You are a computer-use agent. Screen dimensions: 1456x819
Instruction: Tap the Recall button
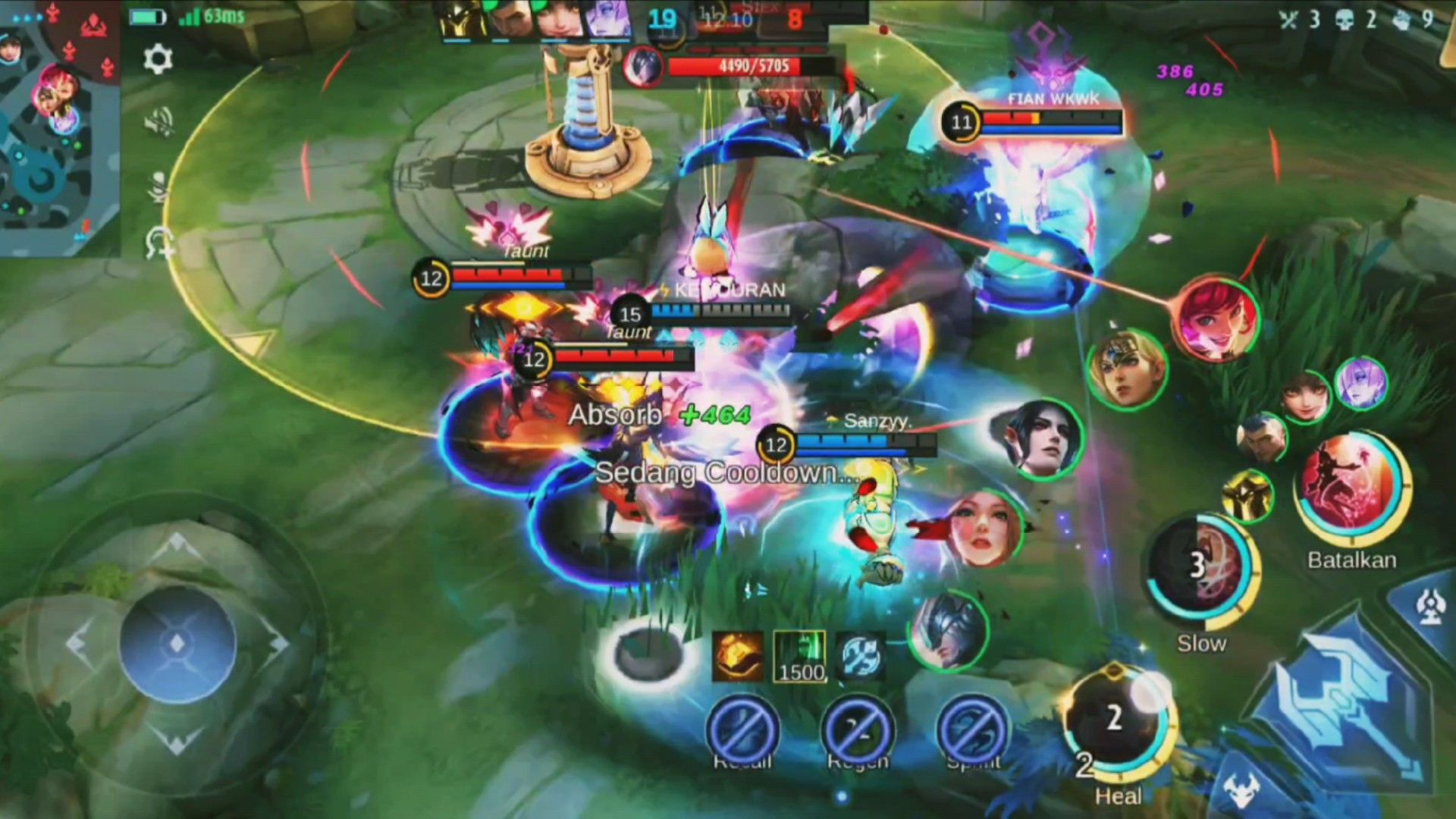(x=742, y=731)
